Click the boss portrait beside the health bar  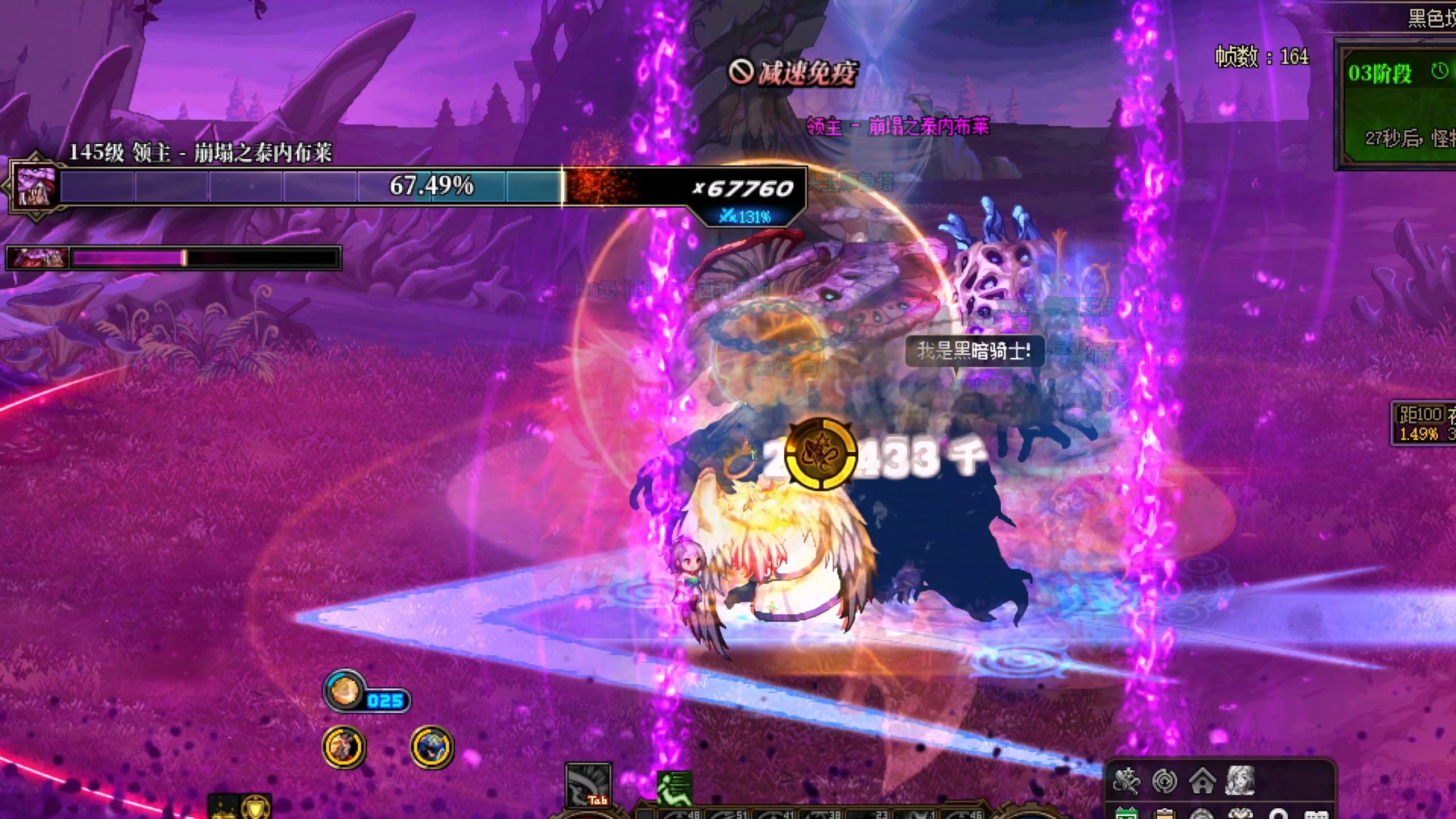[x=36, y=185]
